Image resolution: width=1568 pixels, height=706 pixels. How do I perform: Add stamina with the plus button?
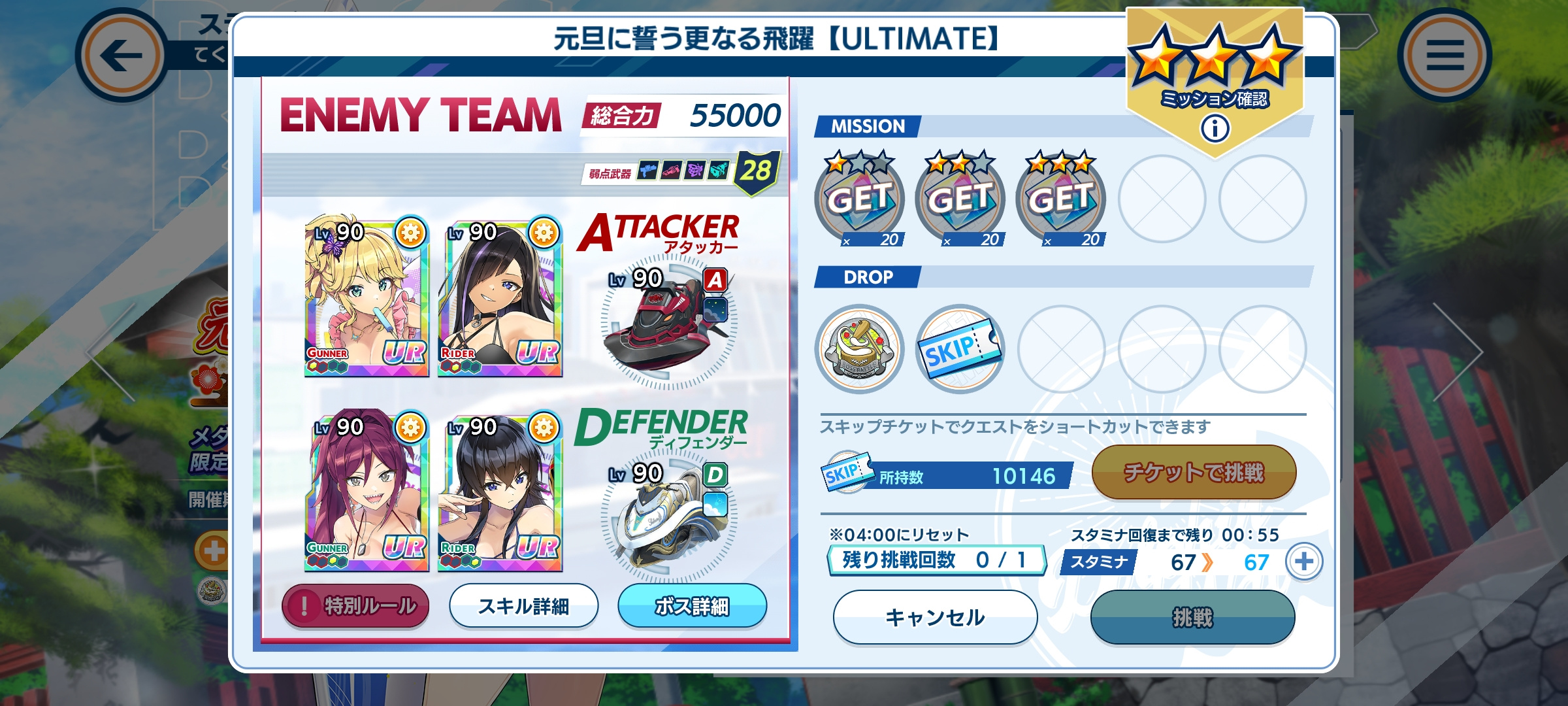point(1304,562)
